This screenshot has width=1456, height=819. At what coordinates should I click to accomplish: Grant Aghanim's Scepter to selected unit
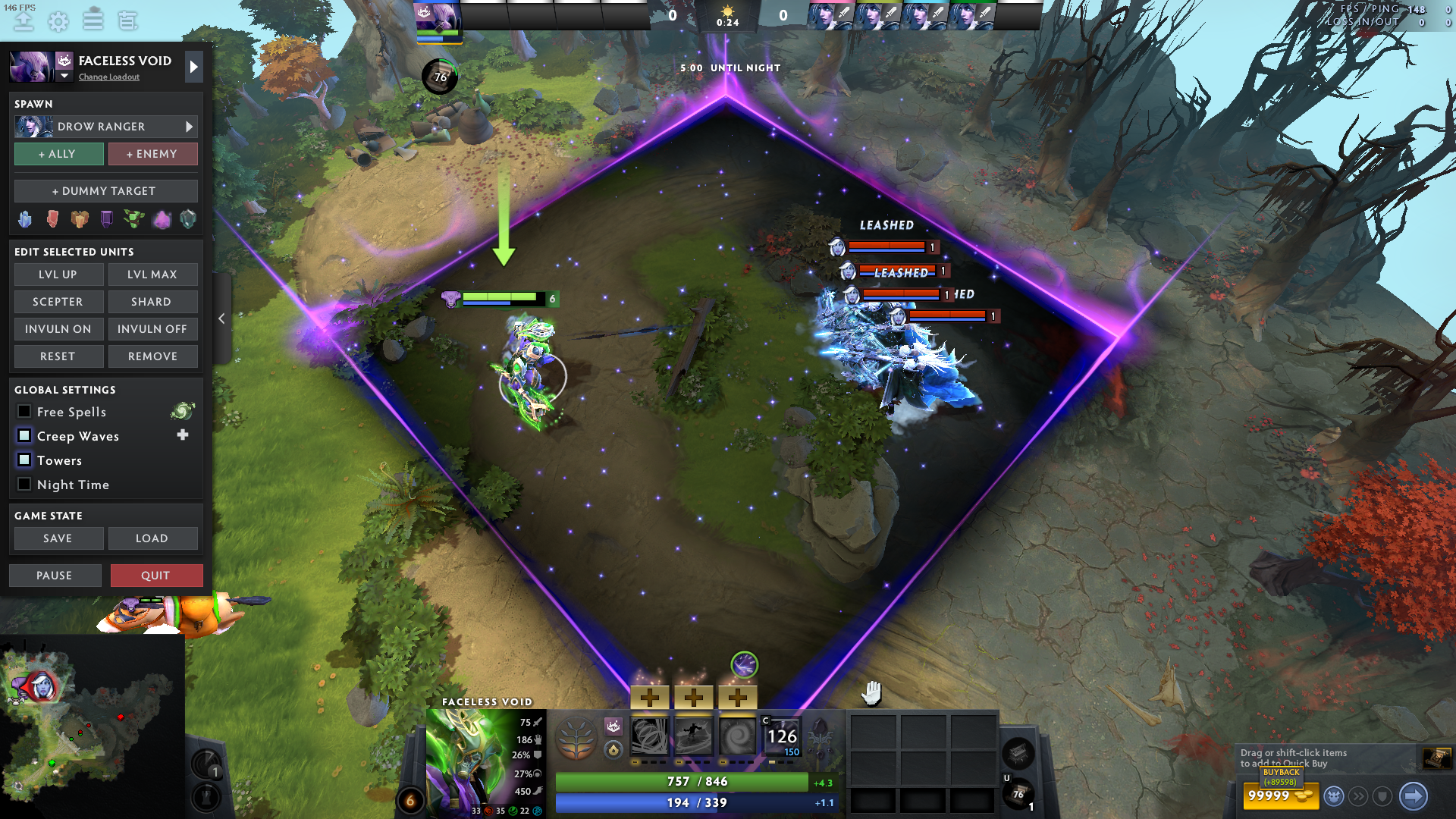click(58, 302)
